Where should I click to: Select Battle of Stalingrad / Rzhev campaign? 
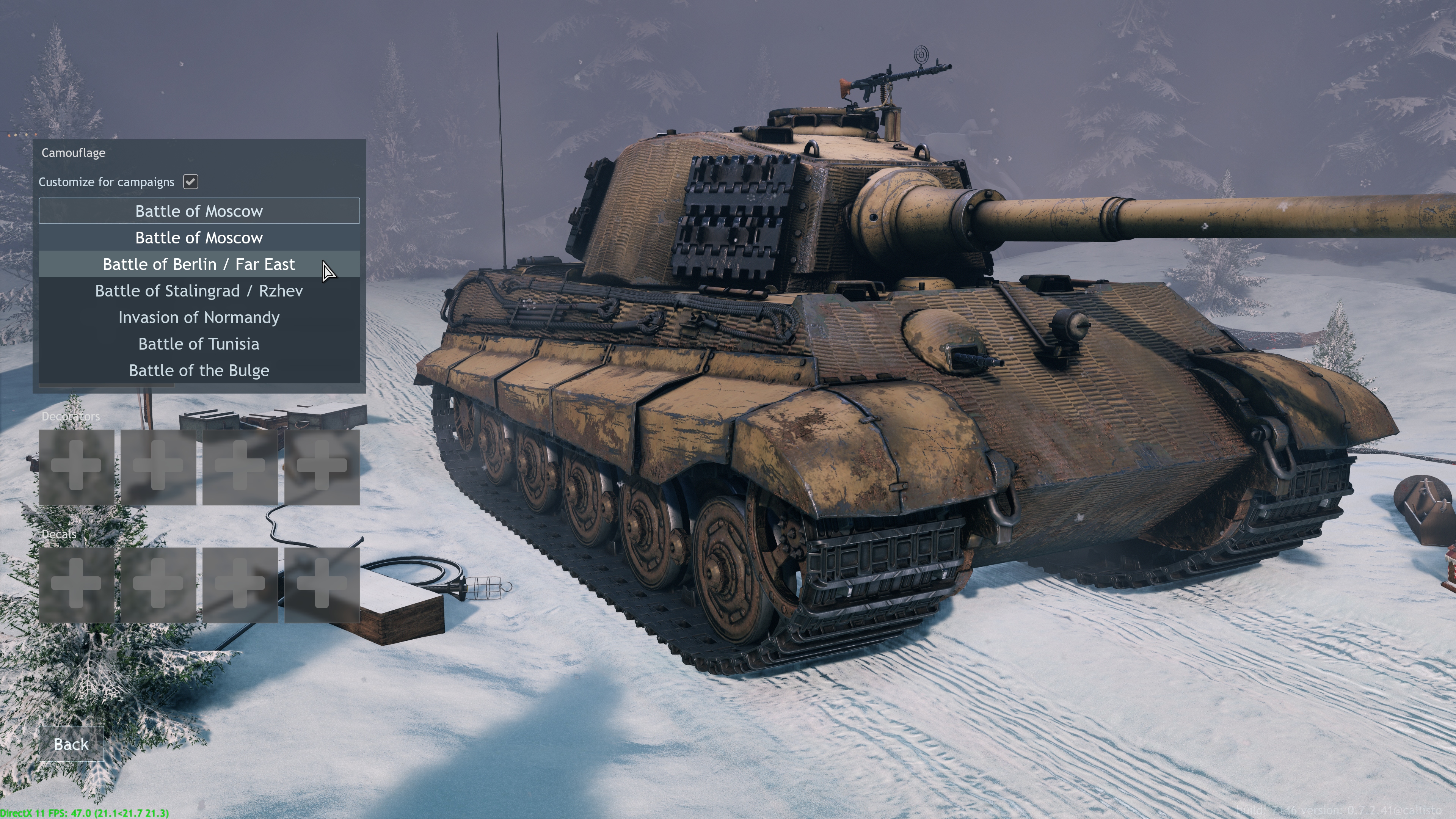[x=199, y=291]
